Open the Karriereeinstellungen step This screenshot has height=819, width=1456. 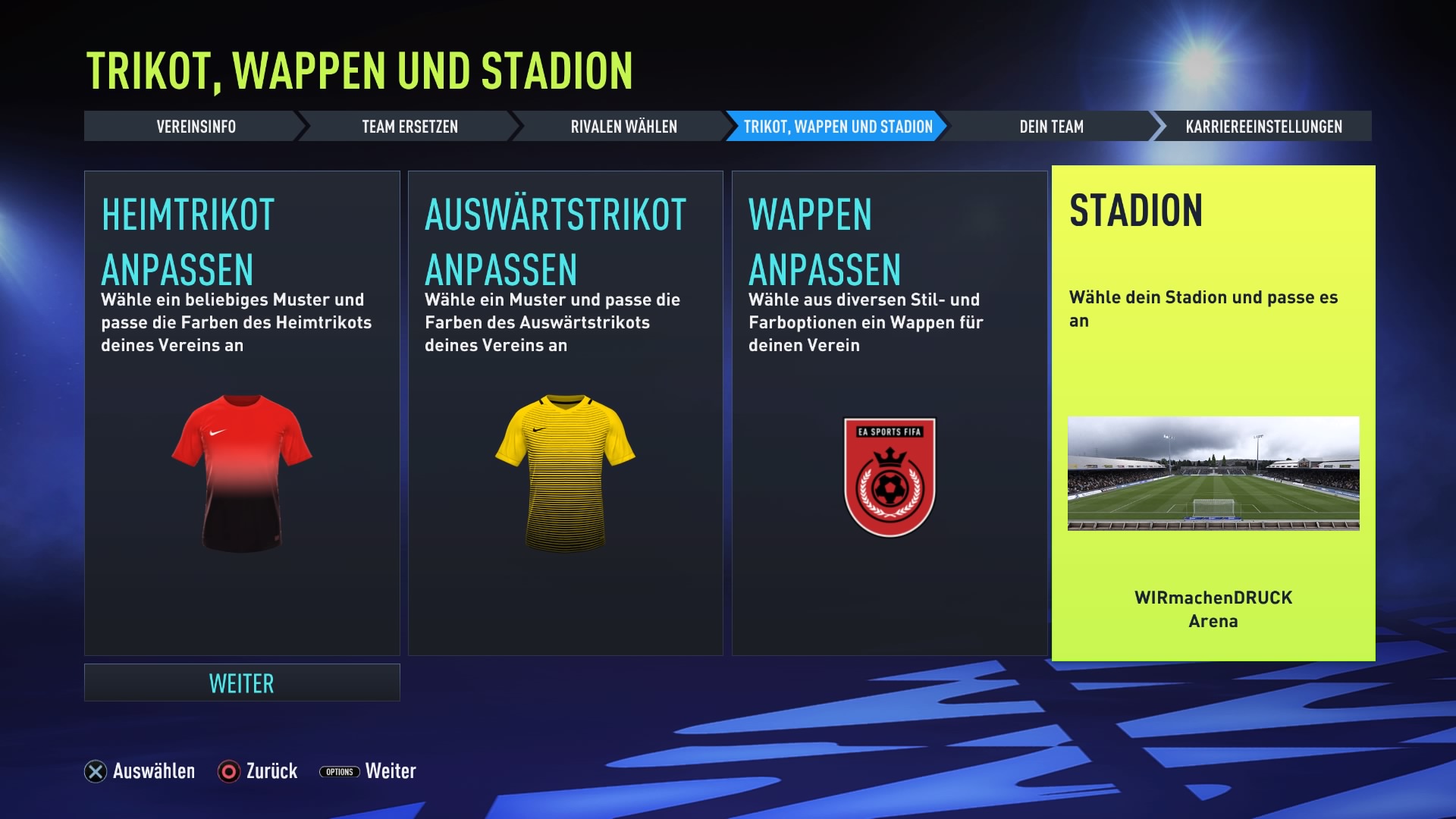point(1263,127)
